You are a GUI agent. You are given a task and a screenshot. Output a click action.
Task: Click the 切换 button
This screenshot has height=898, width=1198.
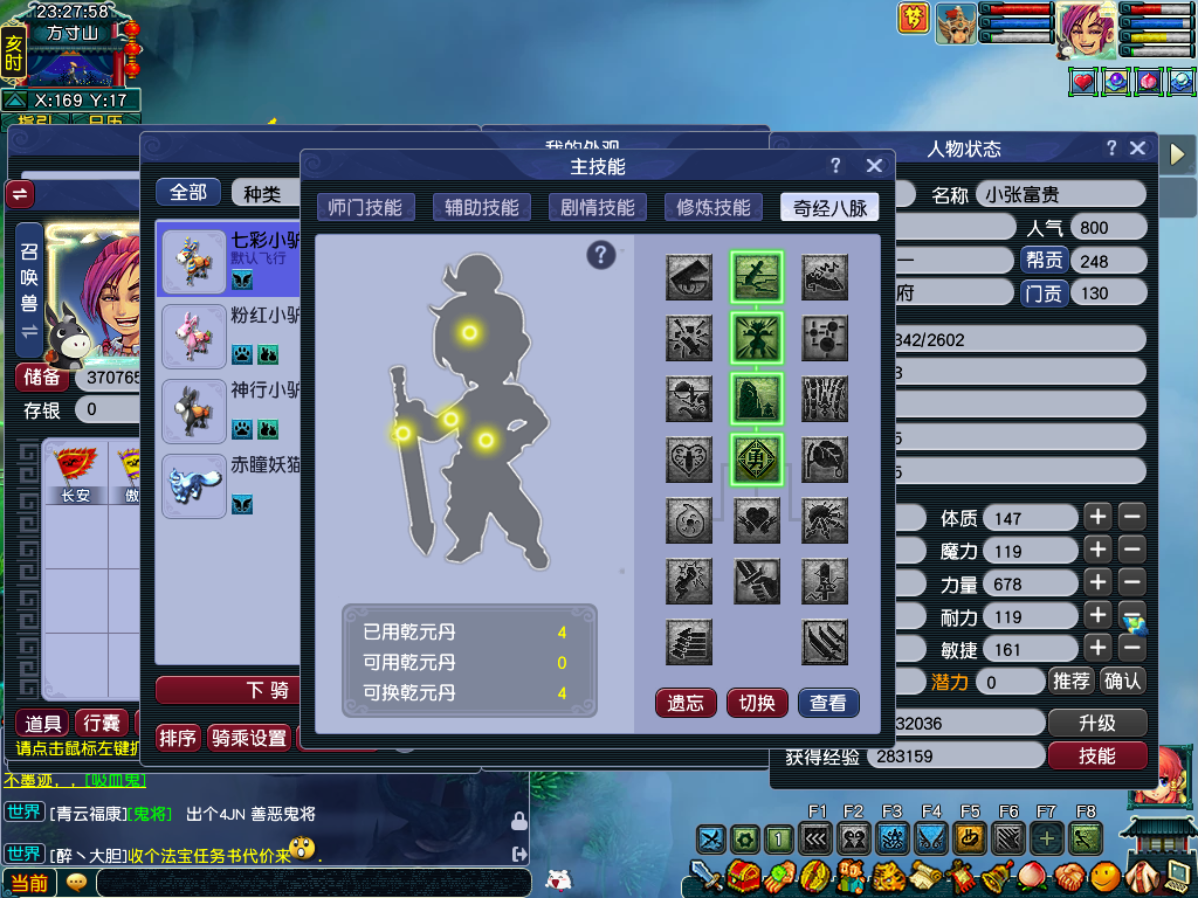pyautogui.click(x=757, y=703)
